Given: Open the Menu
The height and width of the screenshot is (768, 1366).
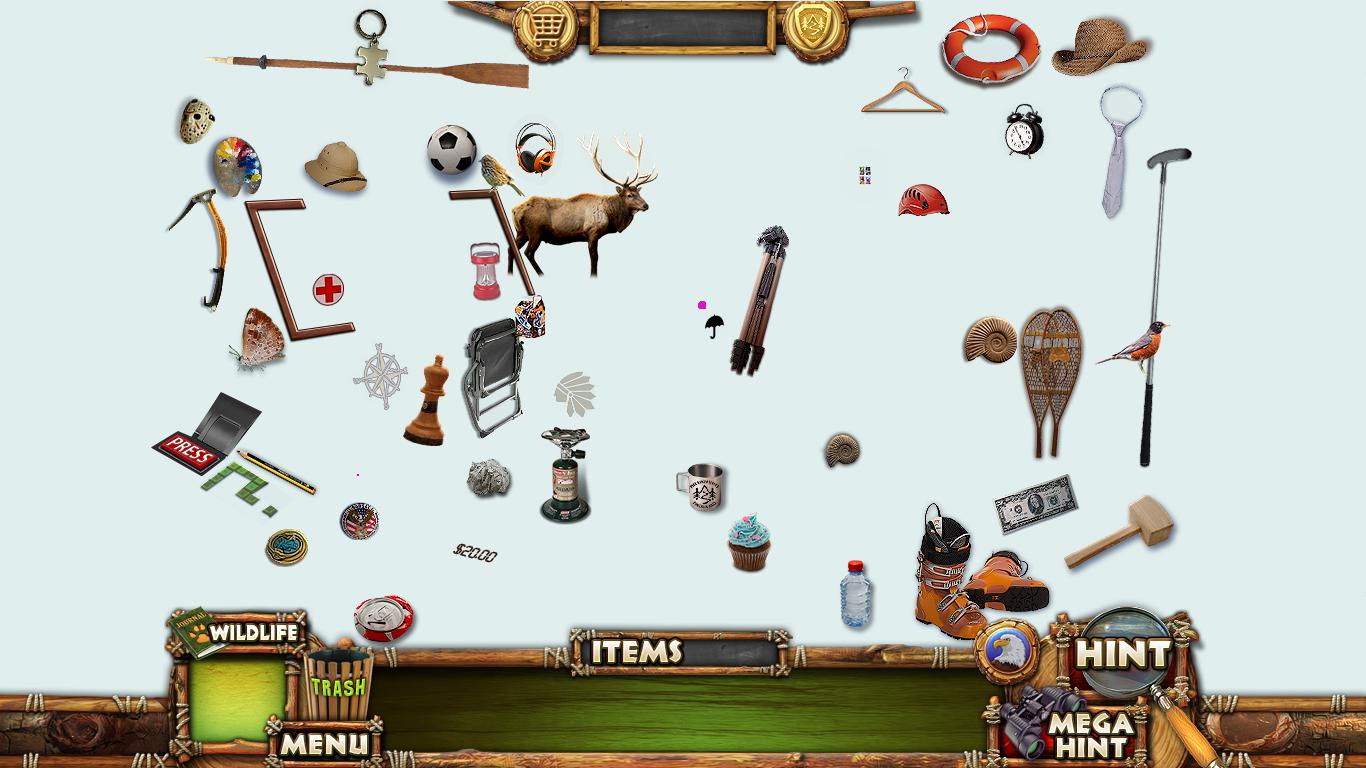Looking at the screenshot, I should click(x=323, y=744).
